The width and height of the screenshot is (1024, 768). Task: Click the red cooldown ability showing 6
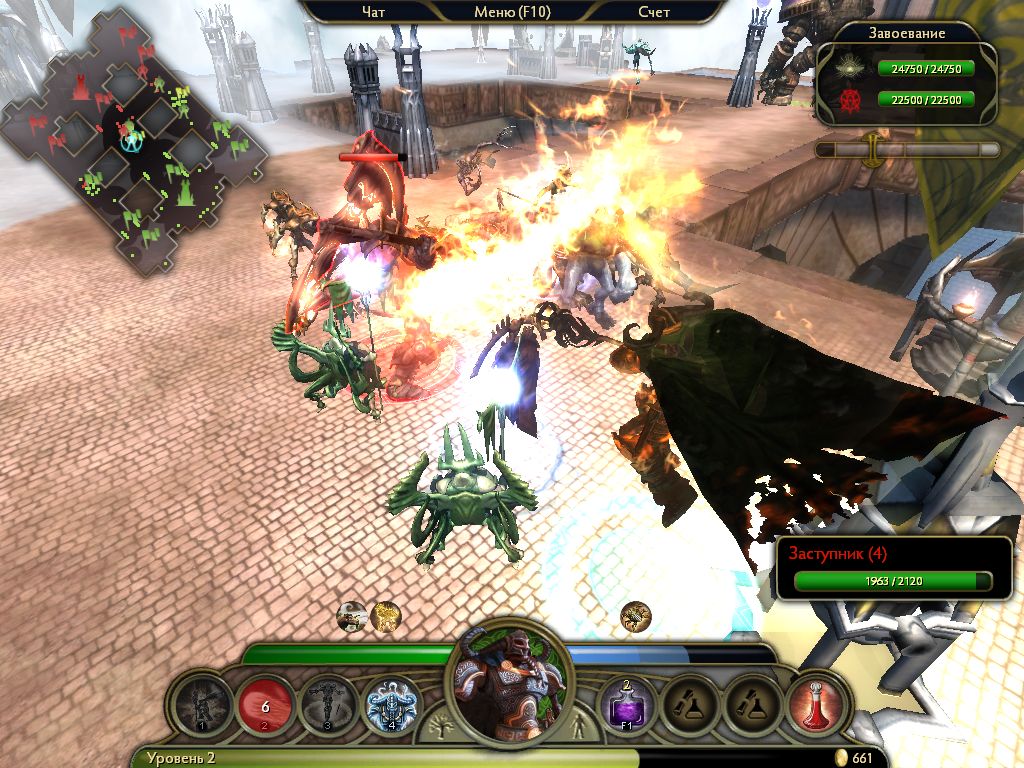coord(265,704)
